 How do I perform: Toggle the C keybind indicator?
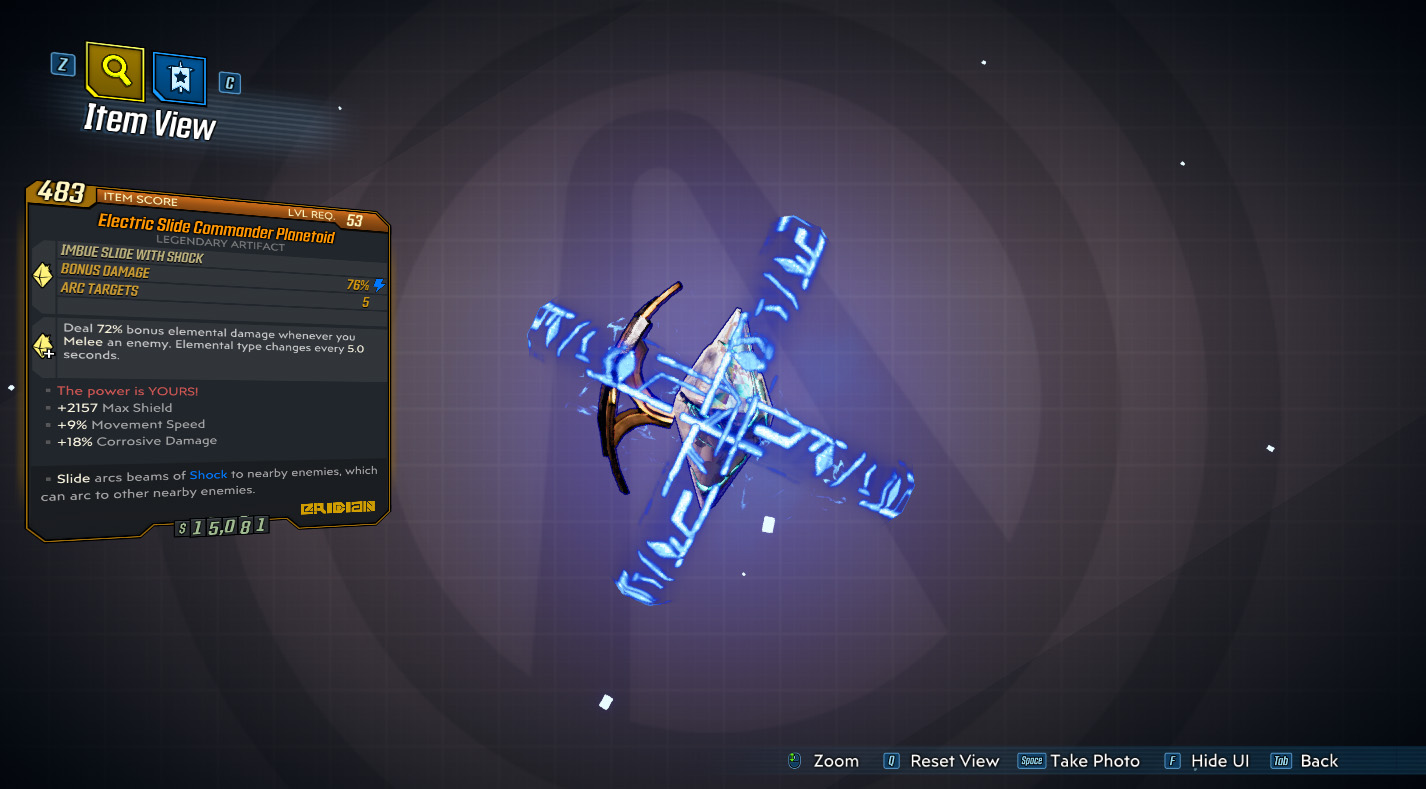(x=229, y=83)
